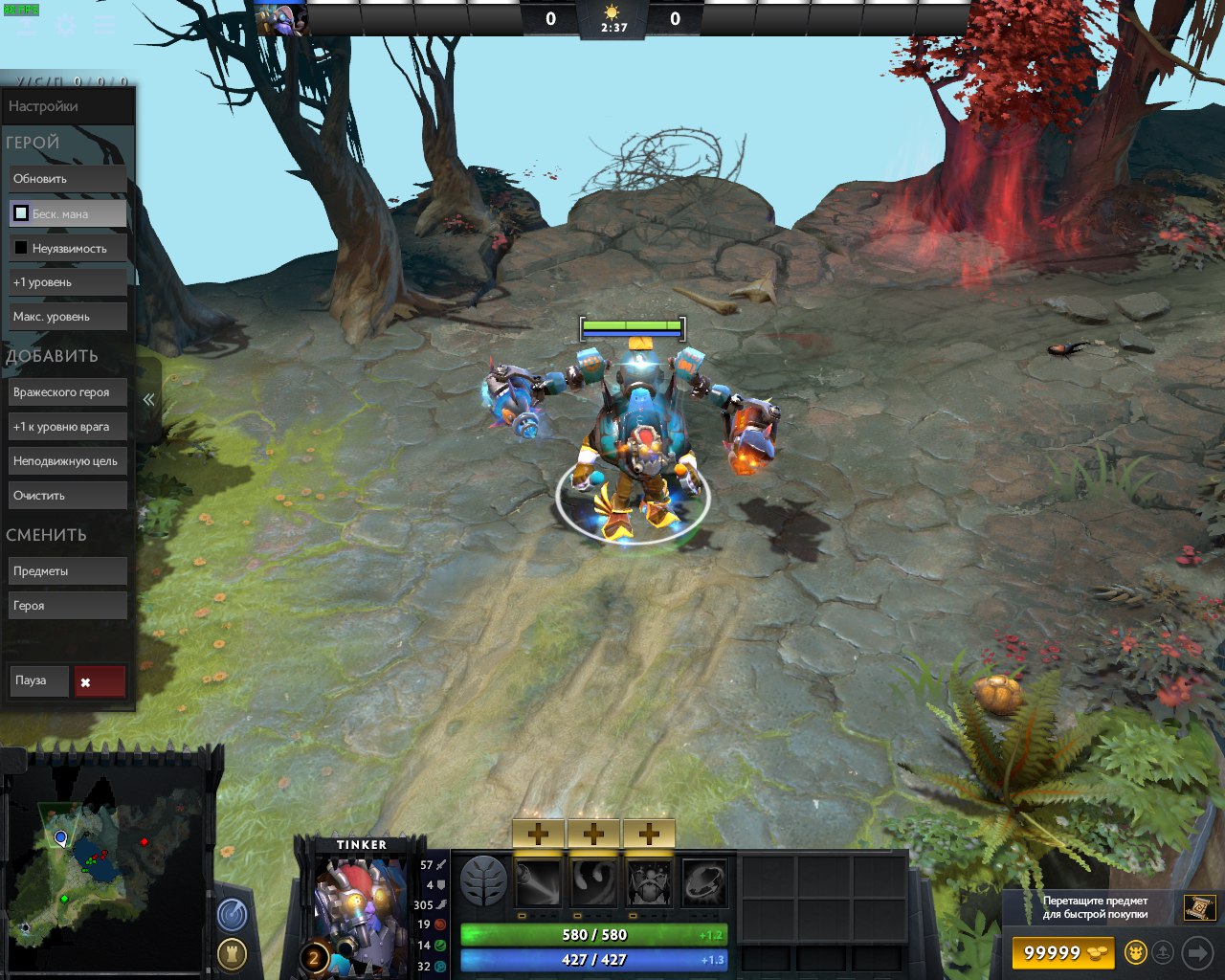1225x980 pixels.
Task: Open the talent tree icon
Action: [483, 881]
